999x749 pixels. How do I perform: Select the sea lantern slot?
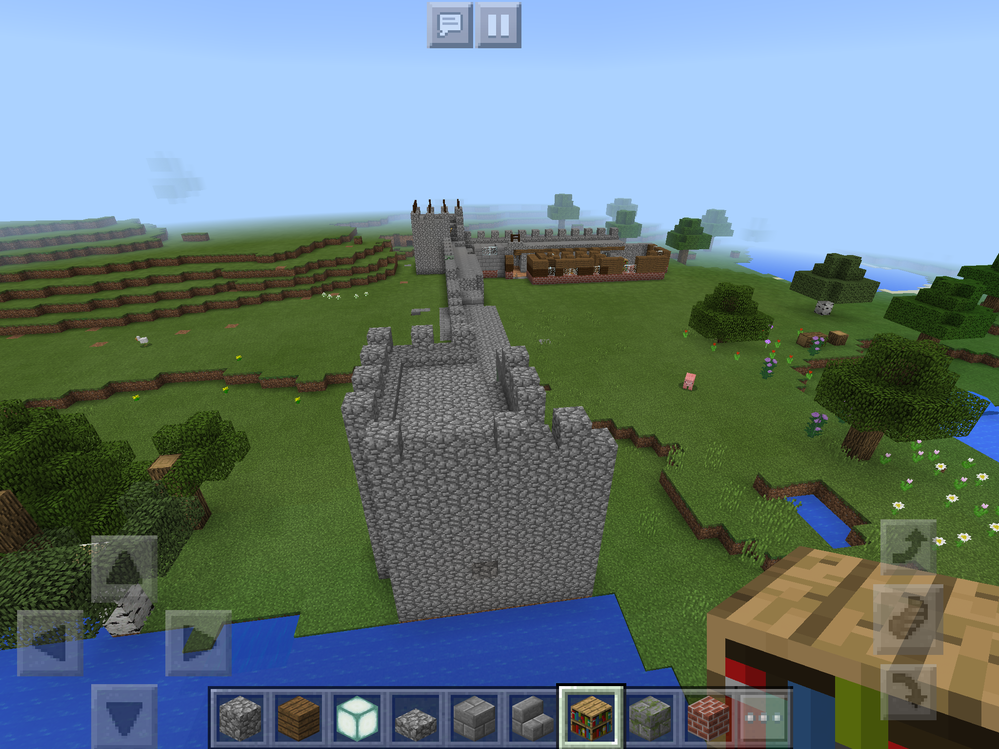(357, 717)
